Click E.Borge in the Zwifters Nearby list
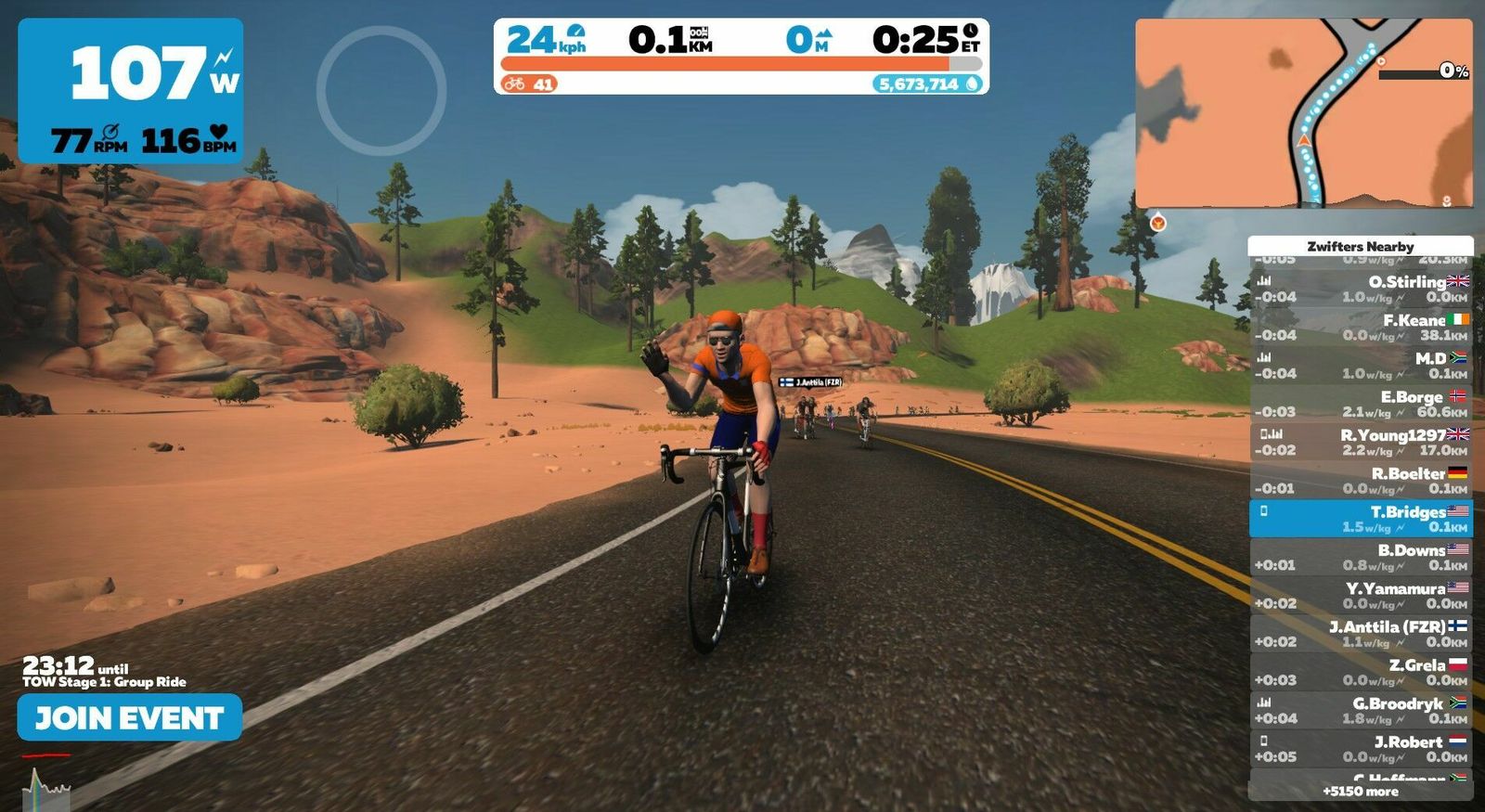The height and width of the screenshot is (812, 1485). tap(1360, 404)
